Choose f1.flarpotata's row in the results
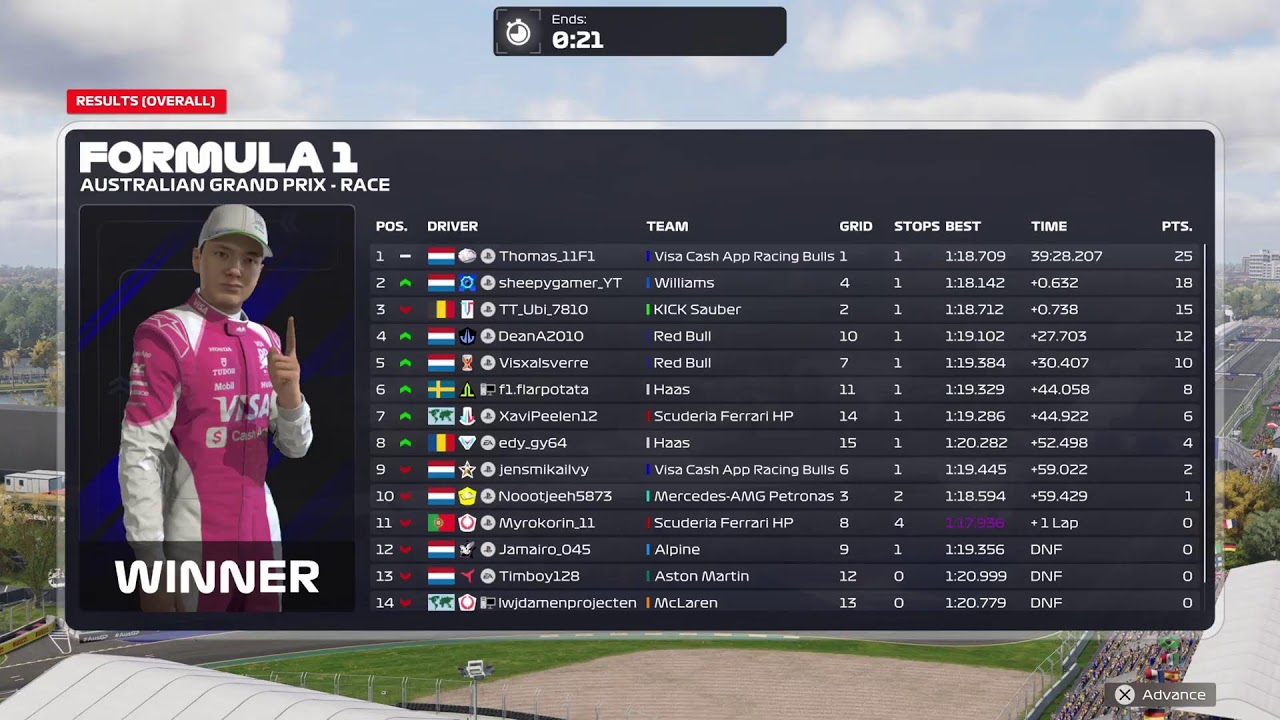 (x=785, y=390)
